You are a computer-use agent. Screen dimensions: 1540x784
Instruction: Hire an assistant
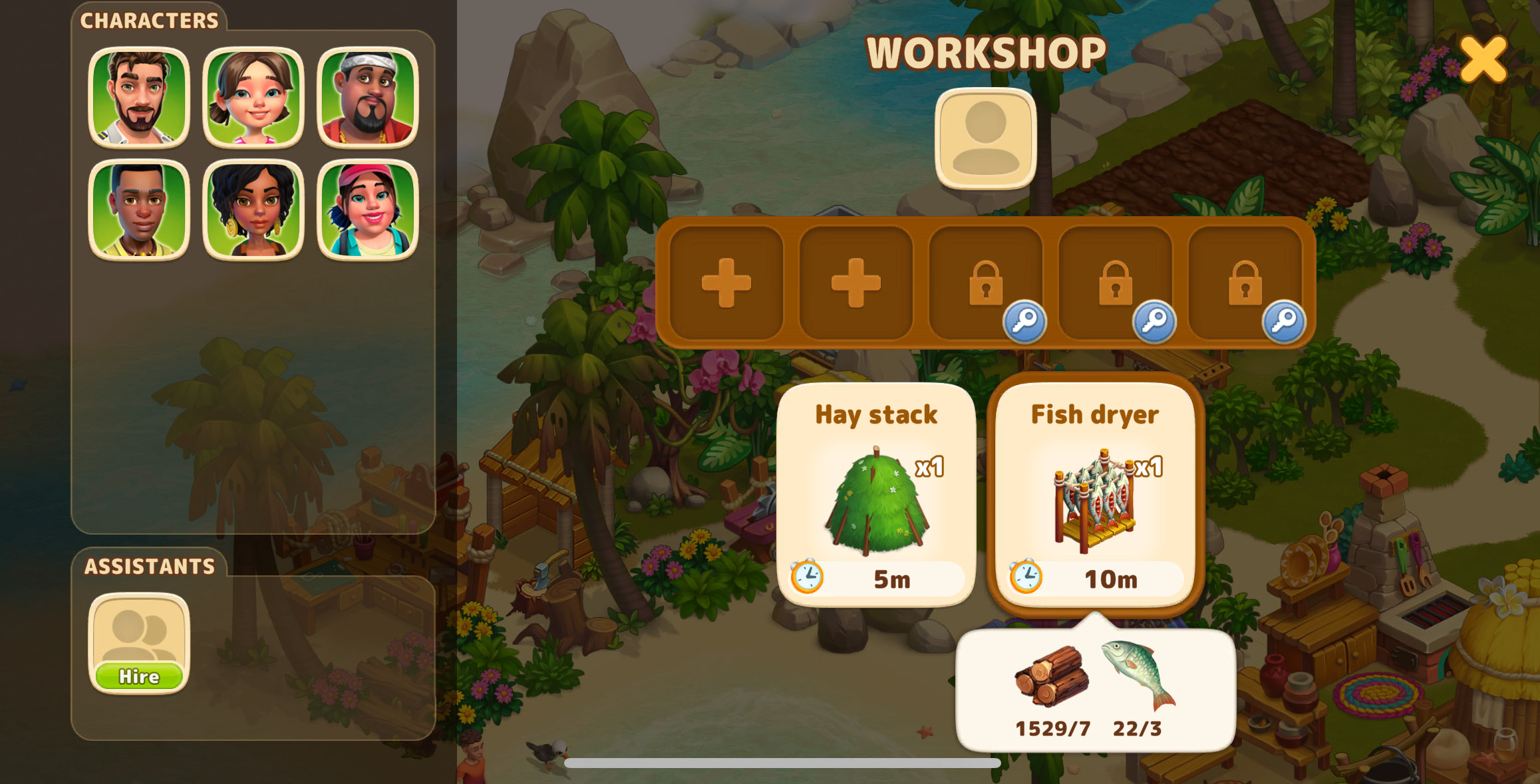139,676
